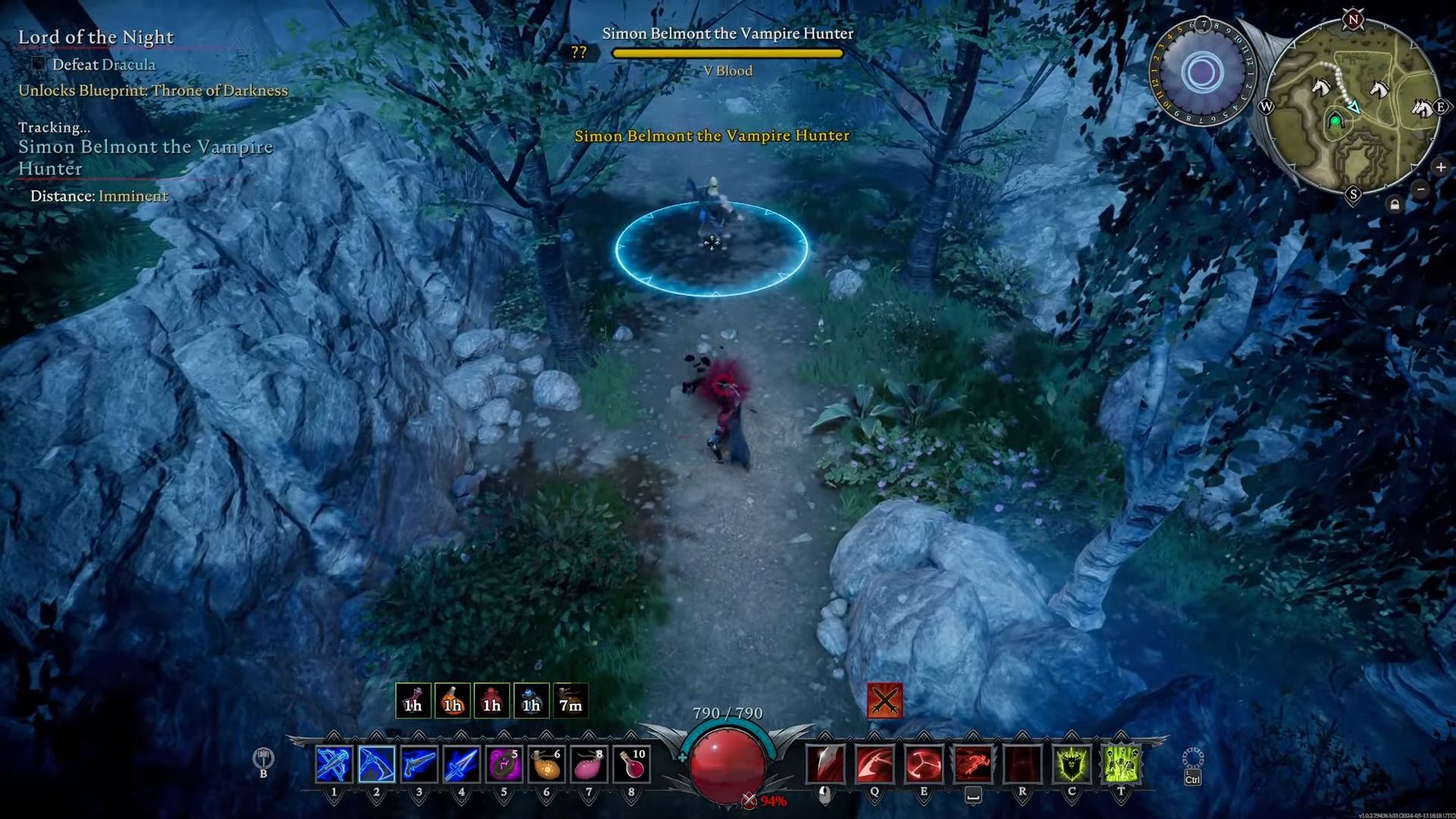1456x819 pixels.
Task: Click the green waygate marker on minimap
Action: pyautogui.click(x=1335, y=121)
